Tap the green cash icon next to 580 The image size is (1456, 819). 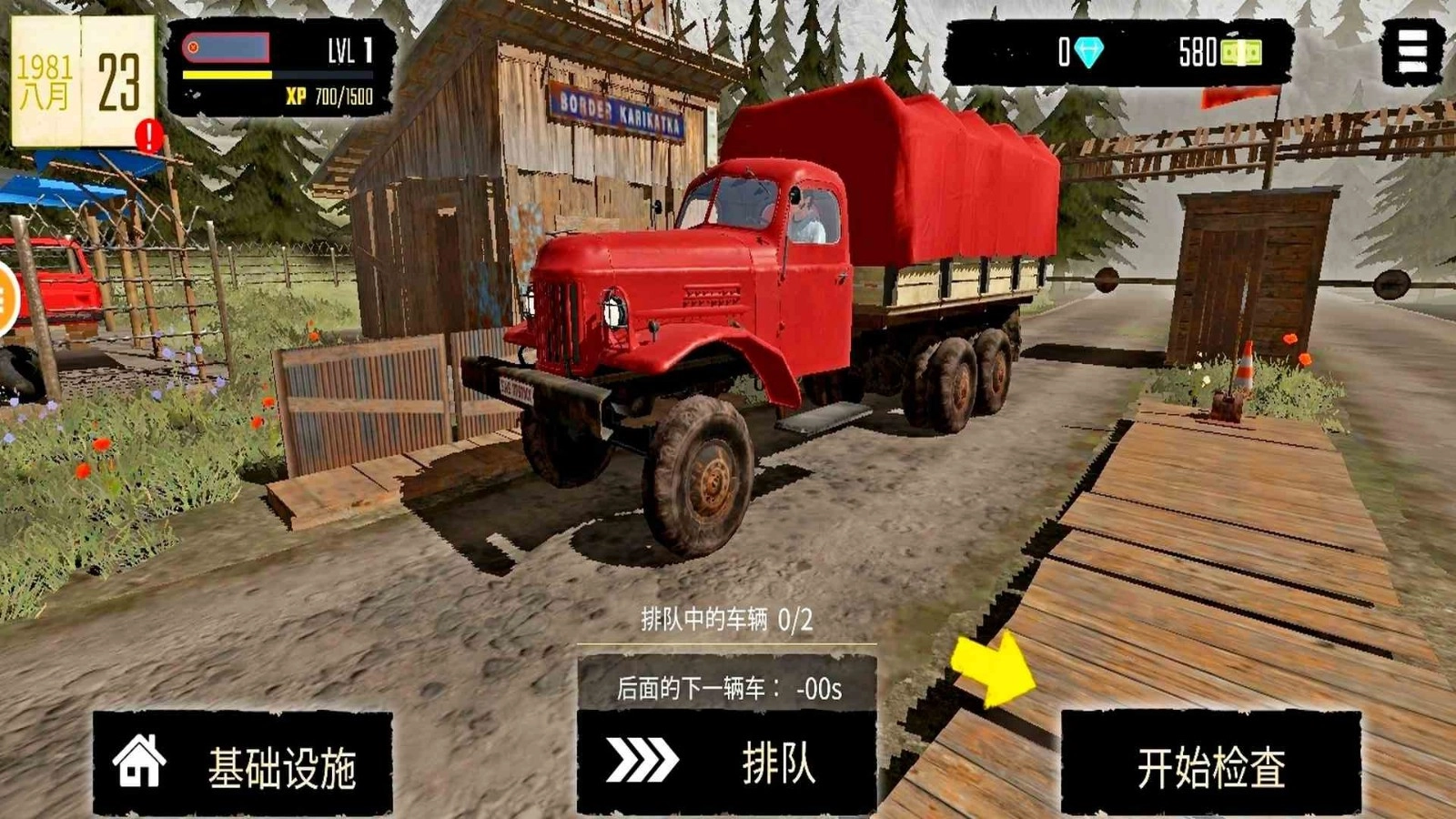pyautogui.click(x=1242, y=53)
